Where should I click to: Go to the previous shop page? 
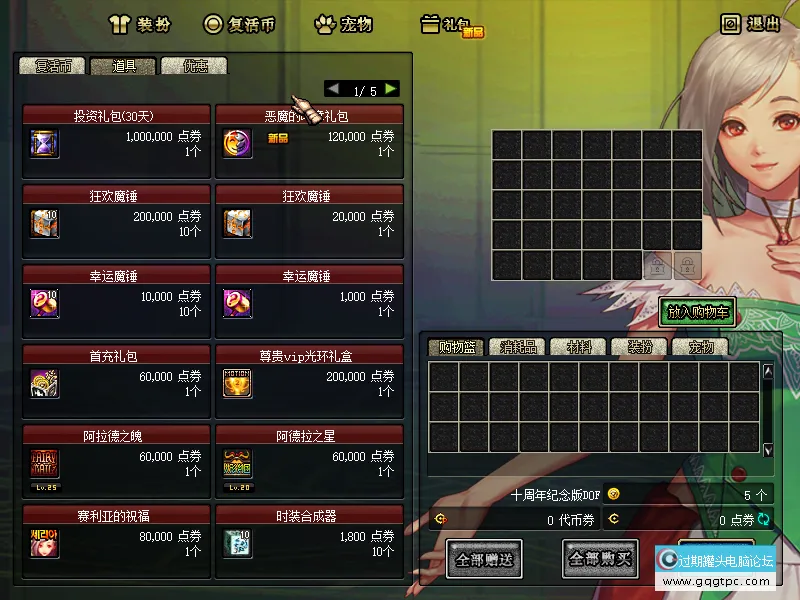click(333, 89)
